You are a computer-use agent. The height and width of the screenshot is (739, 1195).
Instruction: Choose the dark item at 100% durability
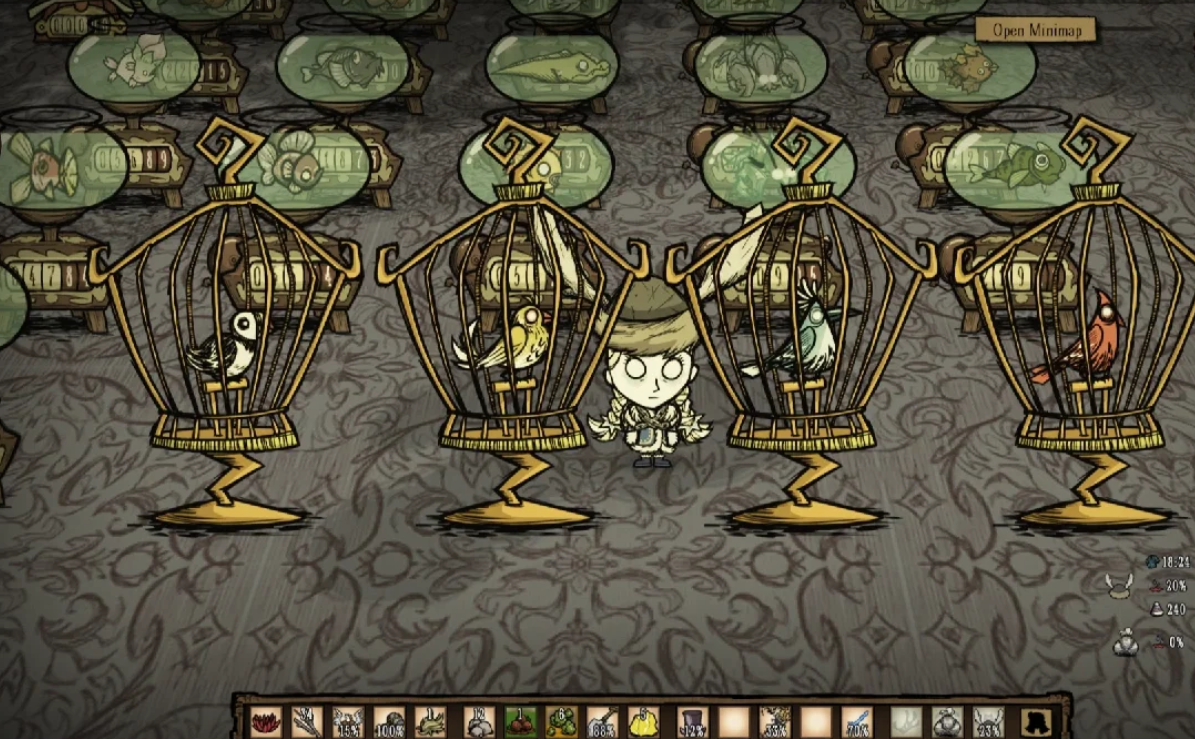click(x=388, y=718)
